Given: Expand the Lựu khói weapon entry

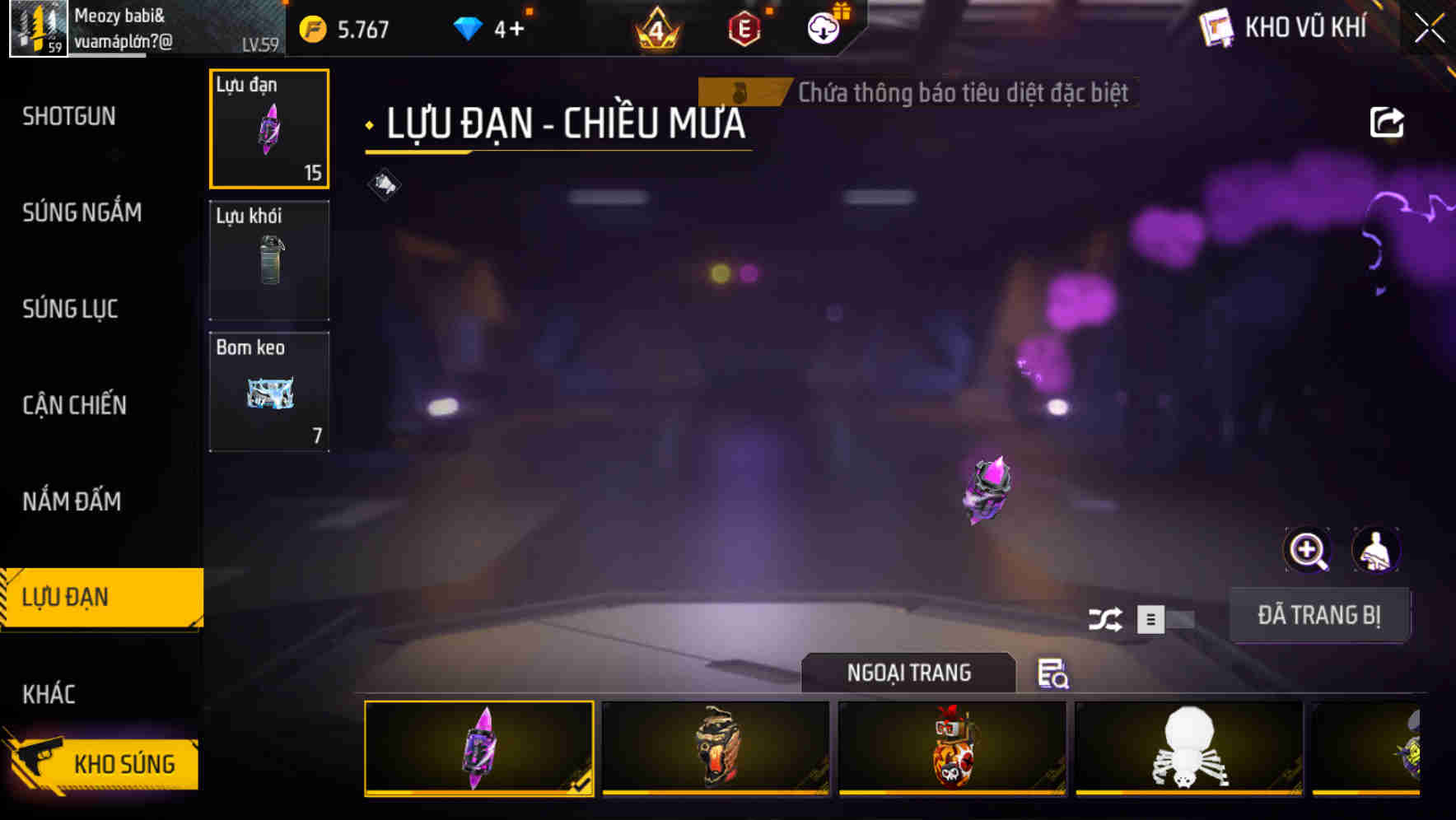Looking at the screenshot, I should pos(269,259).
